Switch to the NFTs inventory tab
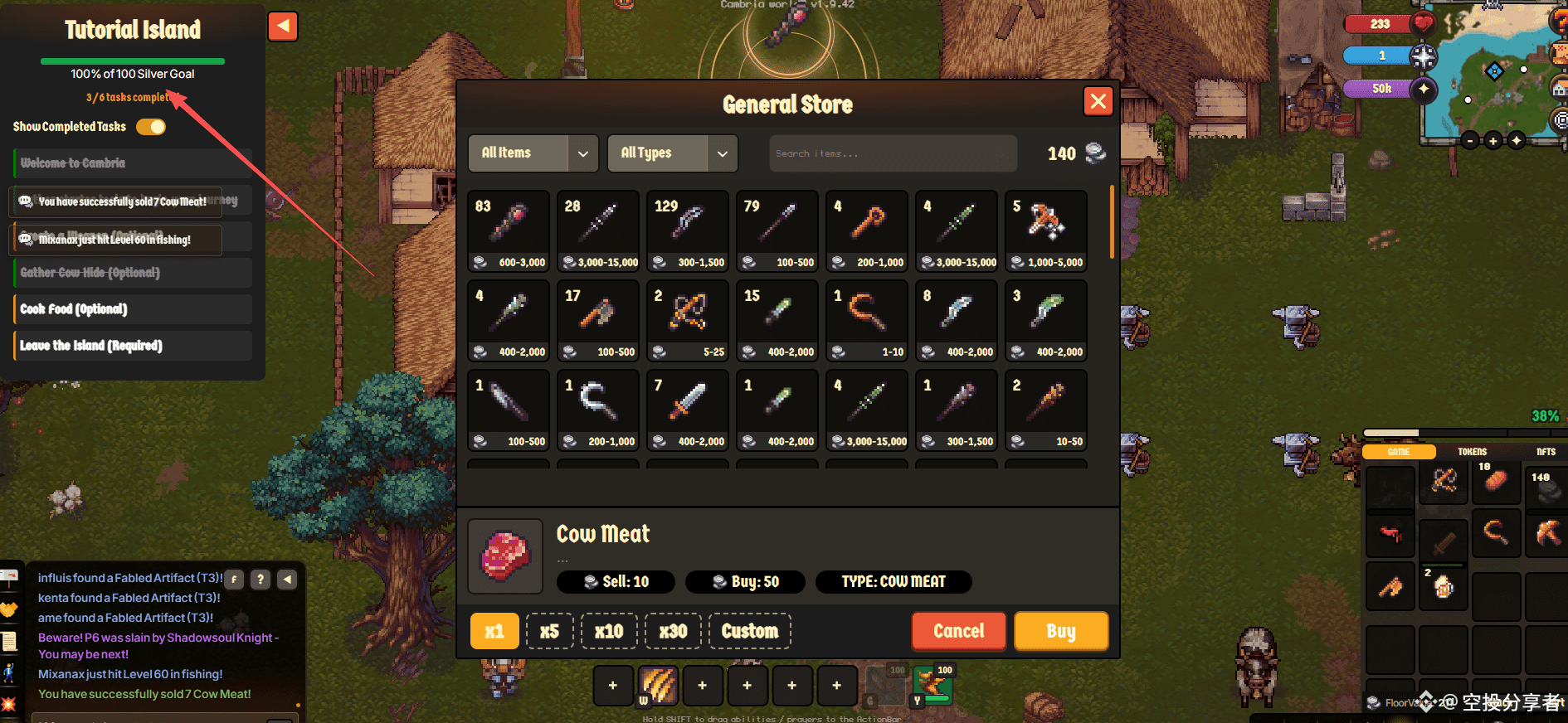Image resolution: width=1568 pixels, height=723 pixels. click(x=1545, y=452)
